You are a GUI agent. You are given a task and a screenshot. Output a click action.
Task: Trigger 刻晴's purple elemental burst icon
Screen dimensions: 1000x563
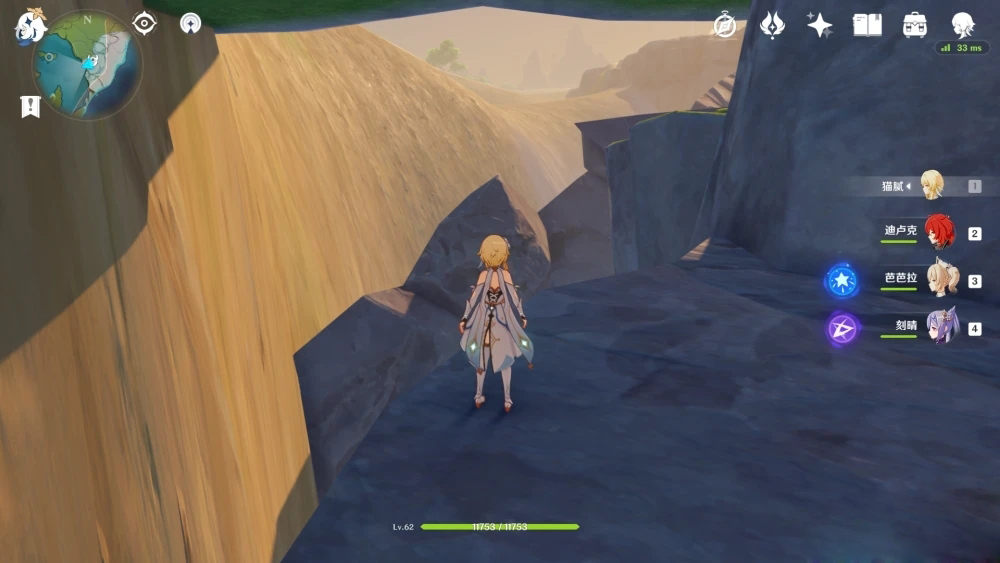tap(842, 328)
